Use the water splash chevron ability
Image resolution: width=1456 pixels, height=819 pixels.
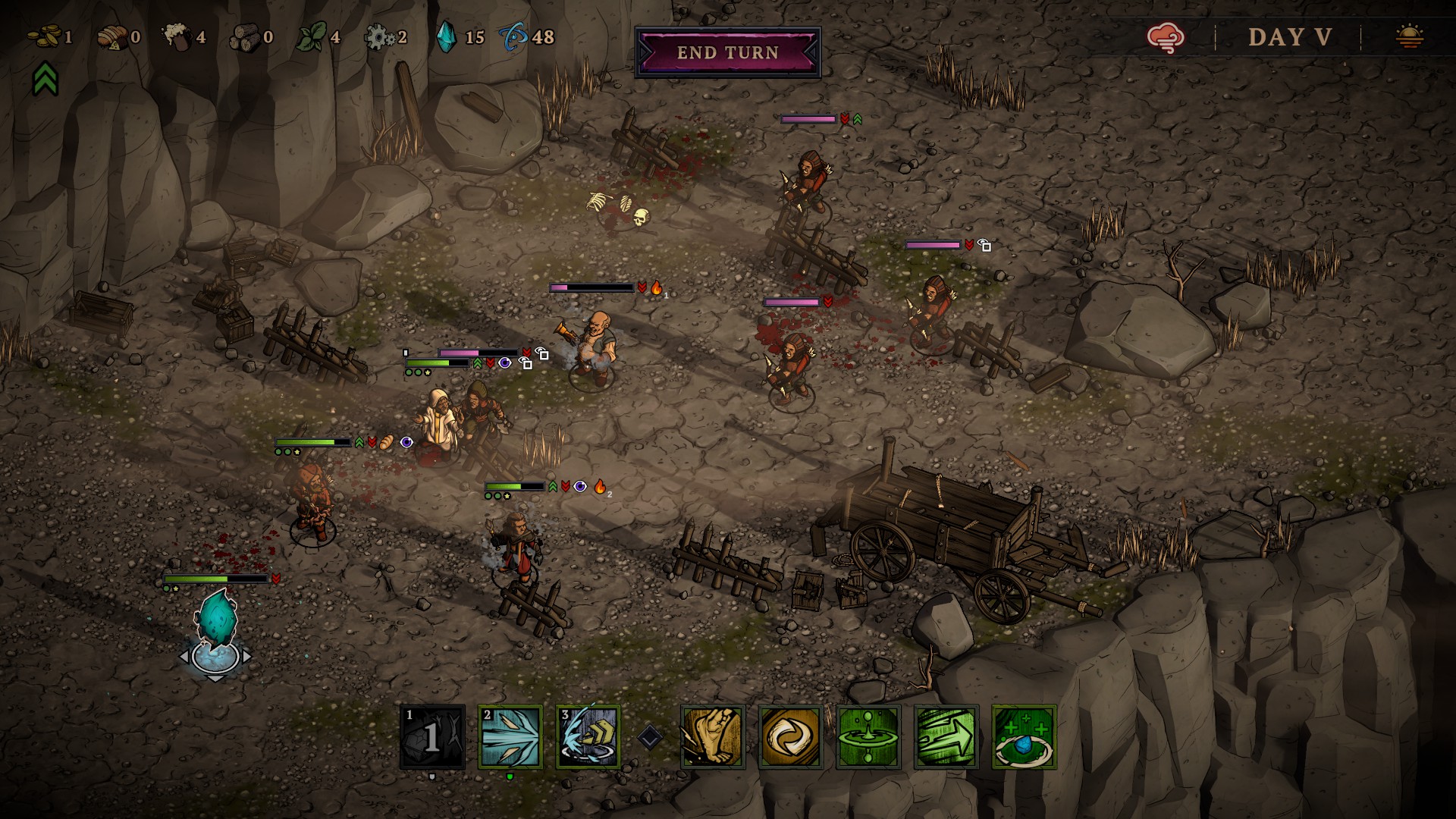[x=588, y=737]
